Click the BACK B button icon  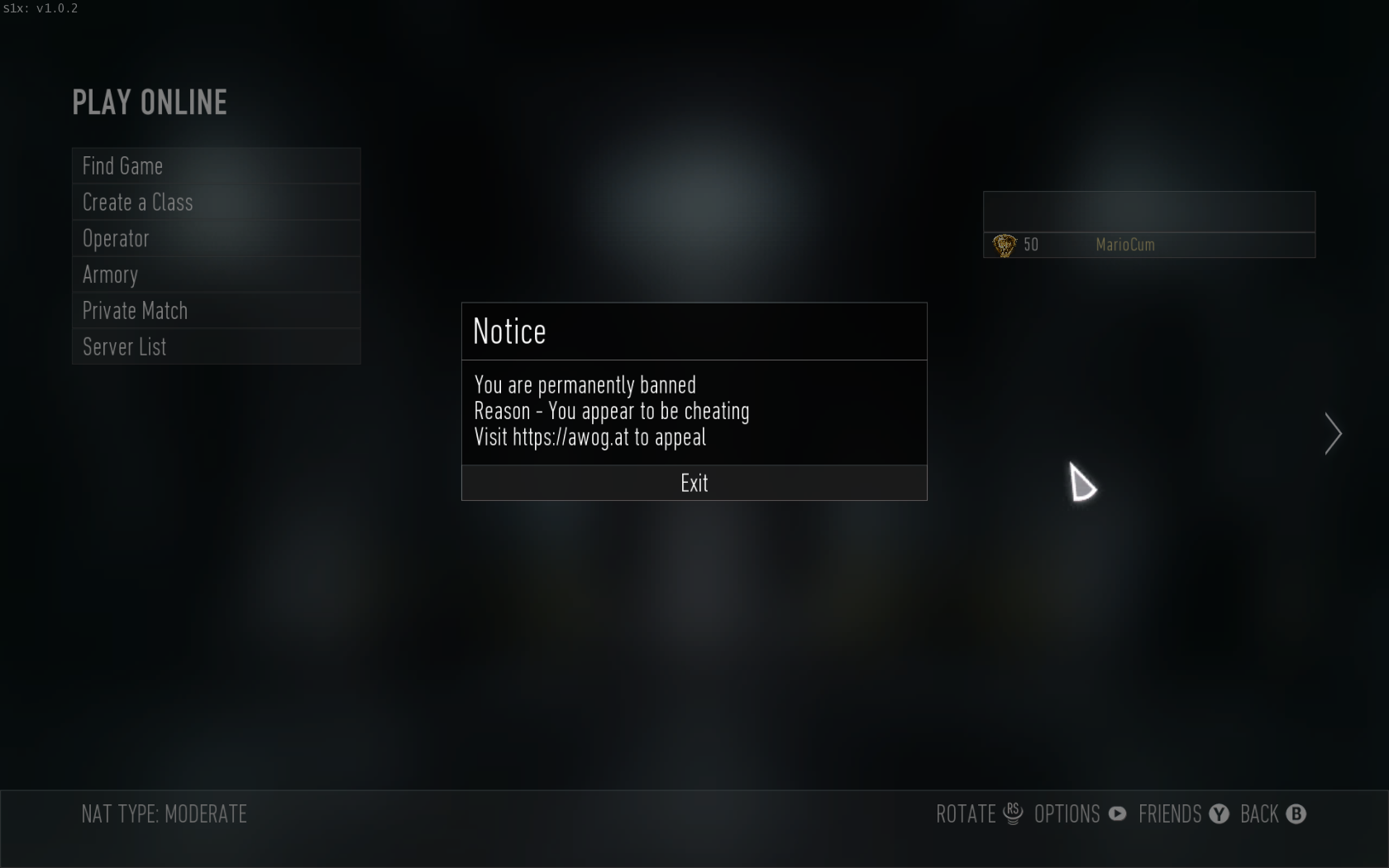(x=1296, y=813)
